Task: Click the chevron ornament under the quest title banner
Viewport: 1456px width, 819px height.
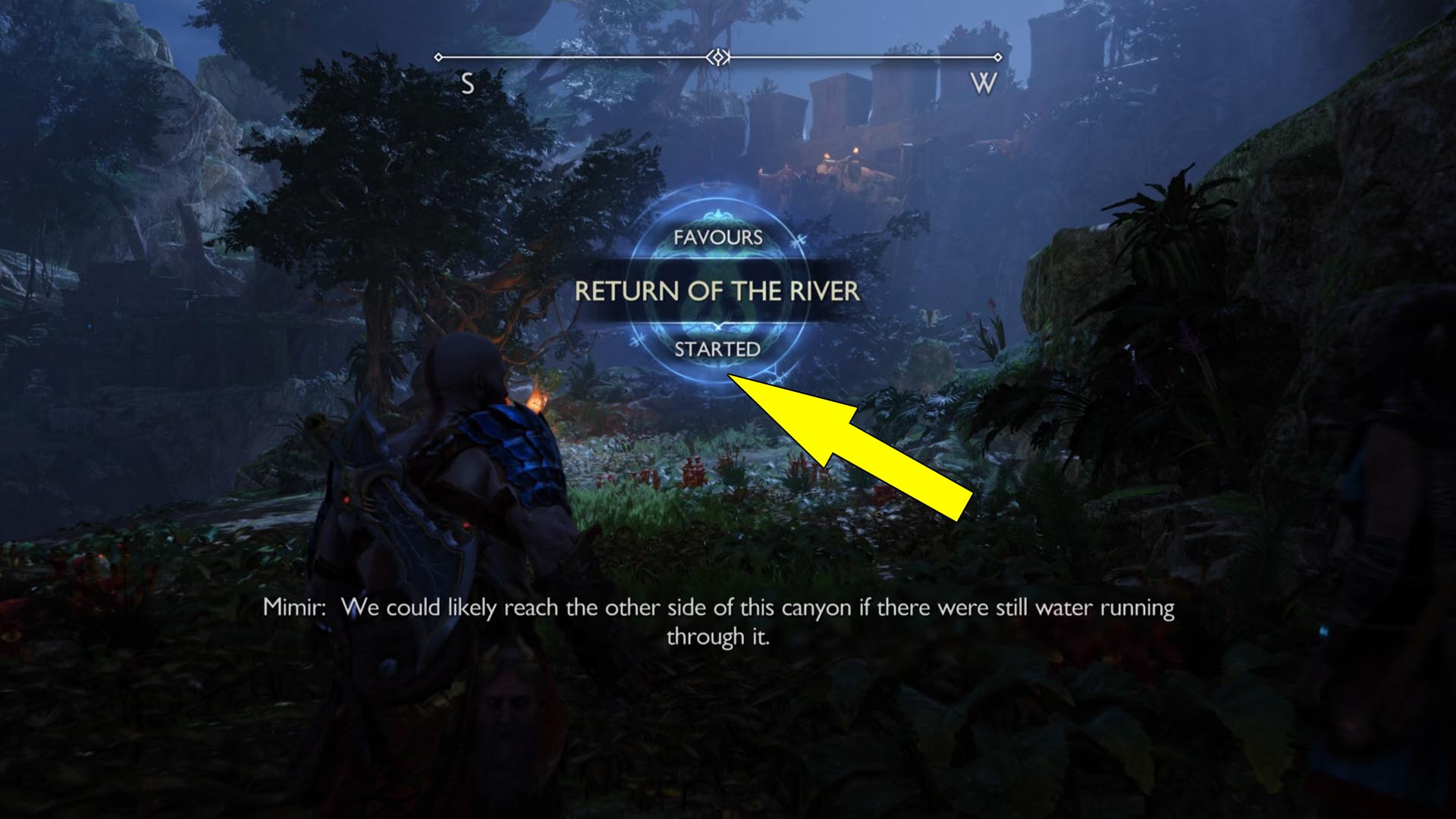Action: coord(719,328)
